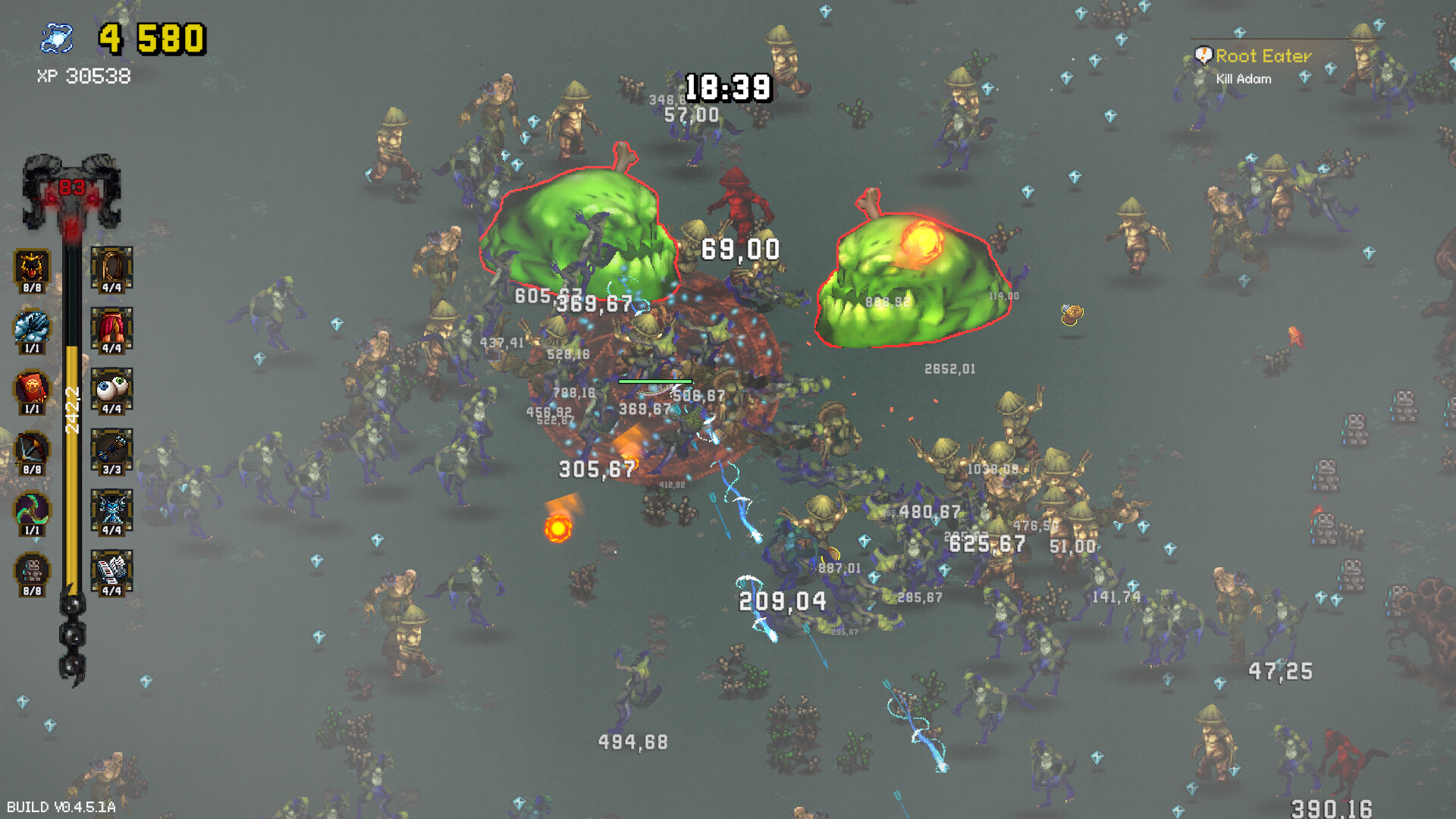Click the Kill Adam quest objective text

[x=1244, y=79]
